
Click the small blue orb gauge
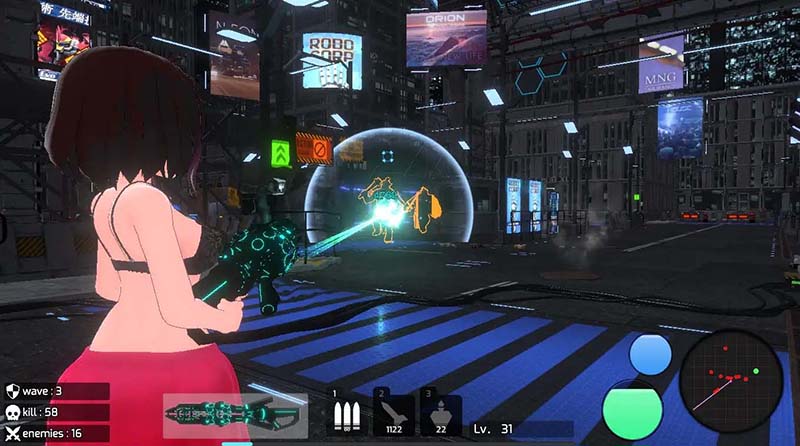point(650,356)
